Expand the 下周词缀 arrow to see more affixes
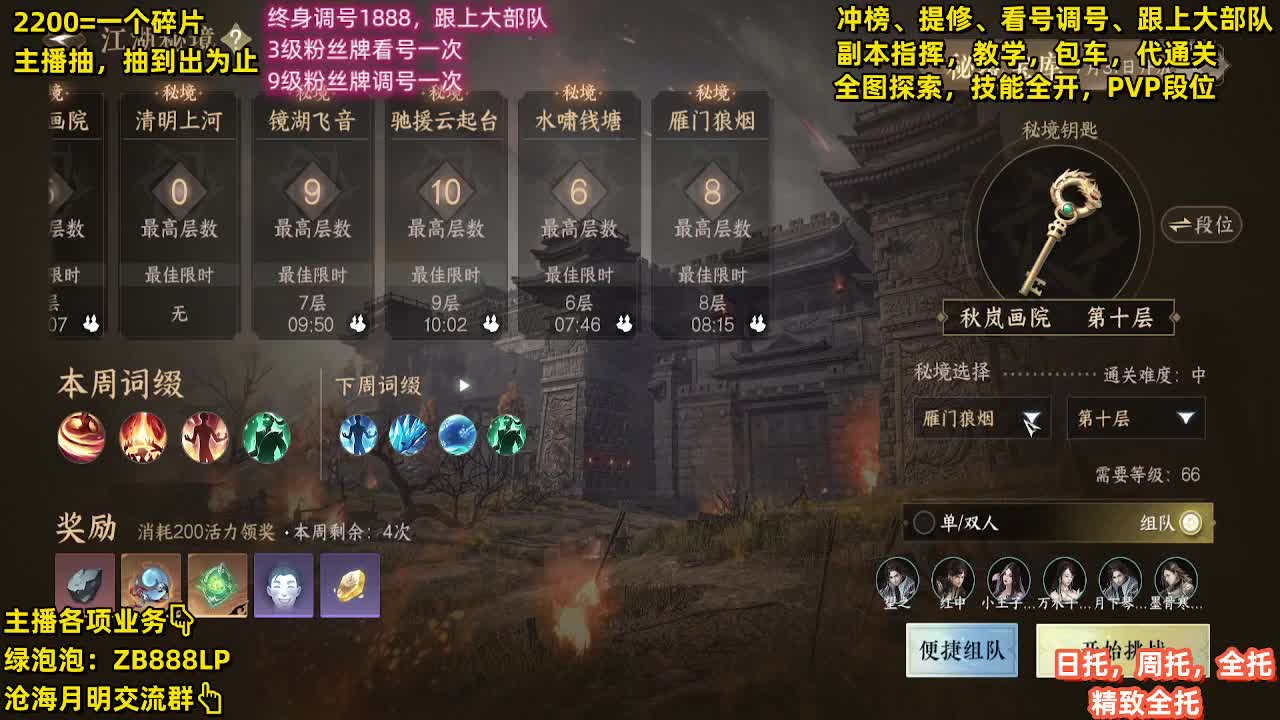Screen dimensions: 1280x720 pyautogui.click(x=461, y=383)
